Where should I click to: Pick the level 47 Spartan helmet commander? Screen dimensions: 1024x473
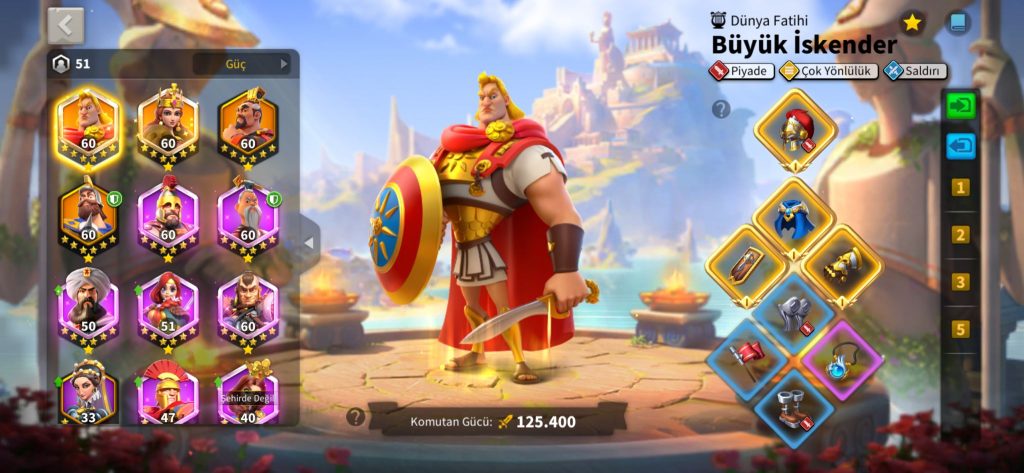[168, 395]
